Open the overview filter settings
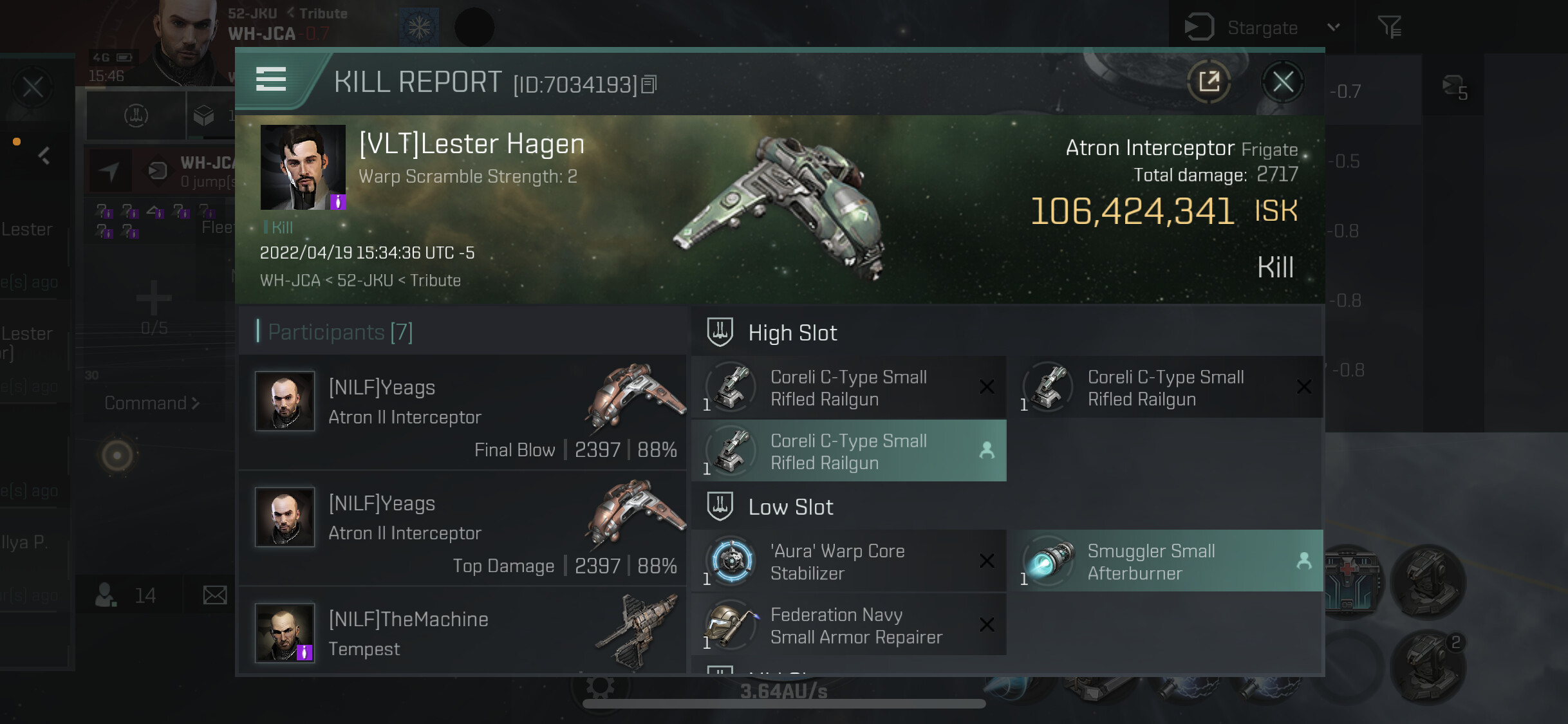Screen dimensions: 1568x724 pos(1389,28)
